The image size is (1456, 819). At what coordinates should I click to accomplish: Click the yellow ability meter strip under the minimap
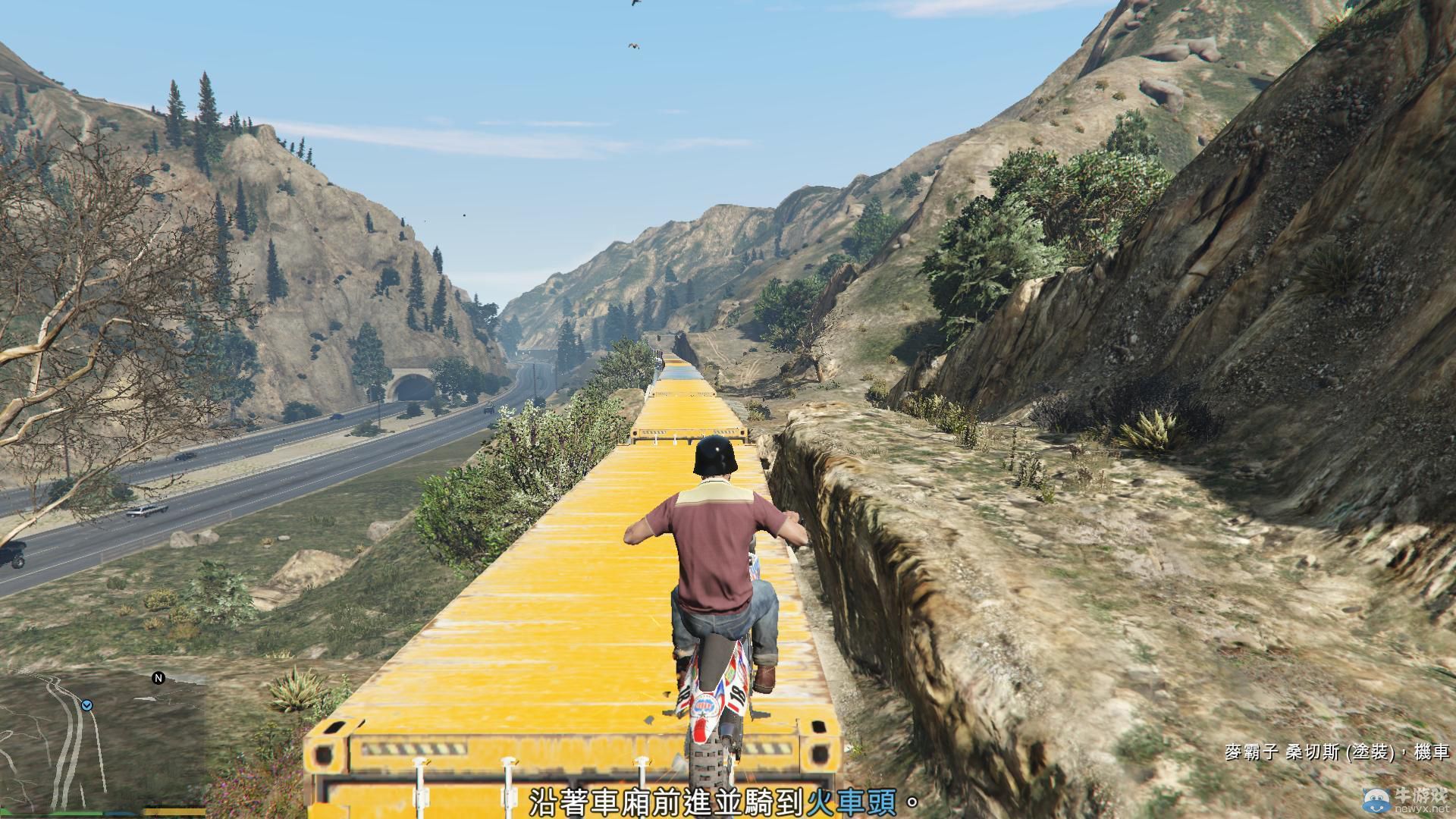[174, 811]
